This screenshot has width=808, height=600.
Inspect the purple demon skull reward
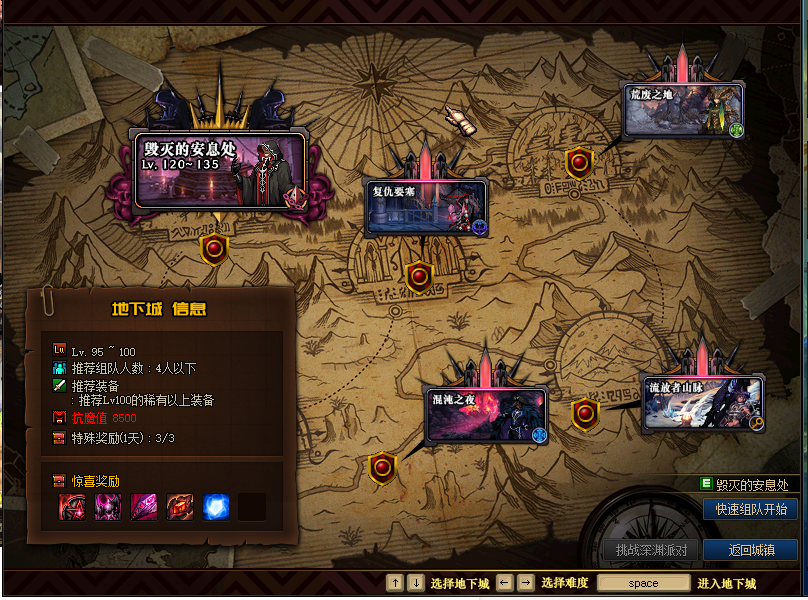click(108, 507)
